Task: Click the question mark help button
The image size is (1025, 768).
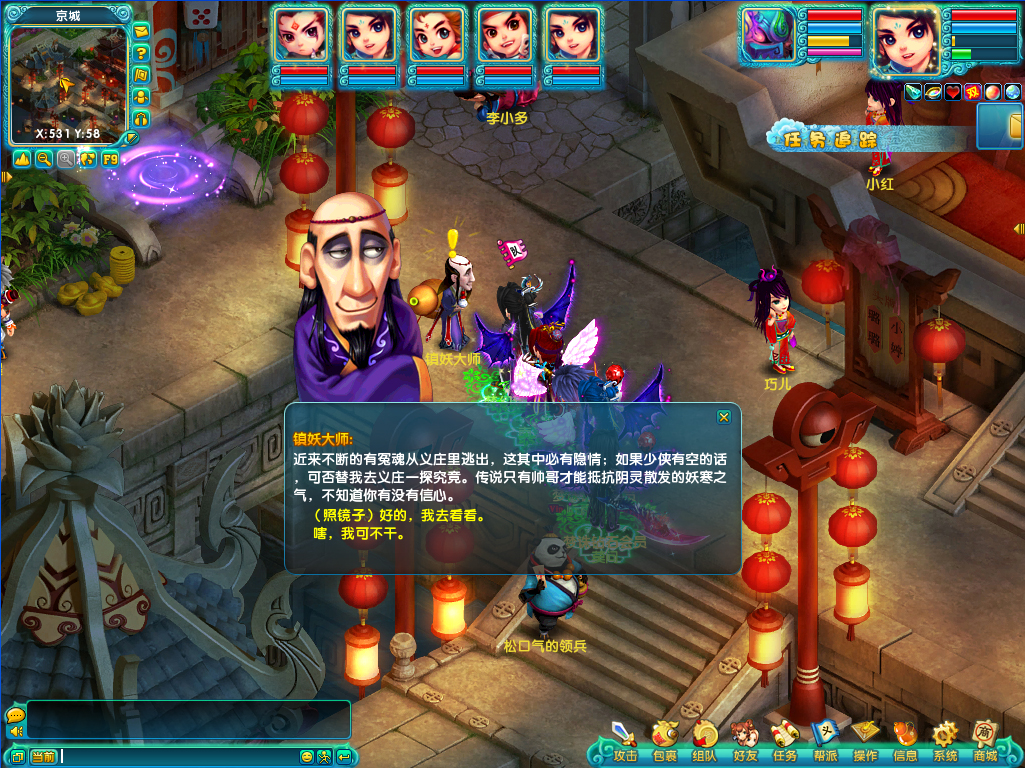Action: pos(141,53)
